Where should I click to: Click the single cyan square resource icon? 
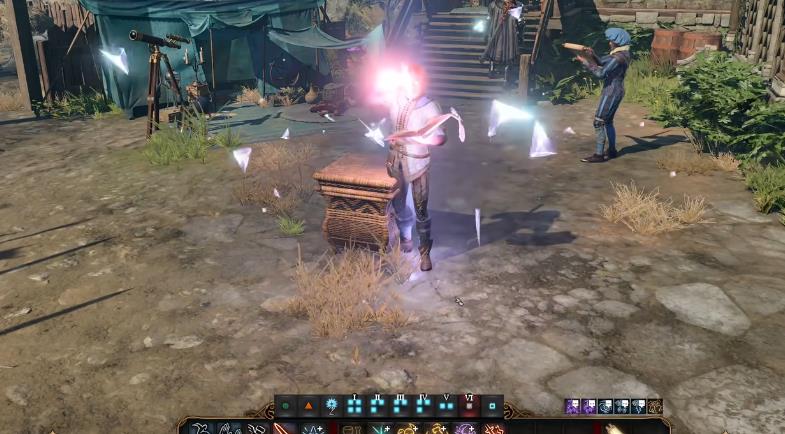tap(492, 407)
